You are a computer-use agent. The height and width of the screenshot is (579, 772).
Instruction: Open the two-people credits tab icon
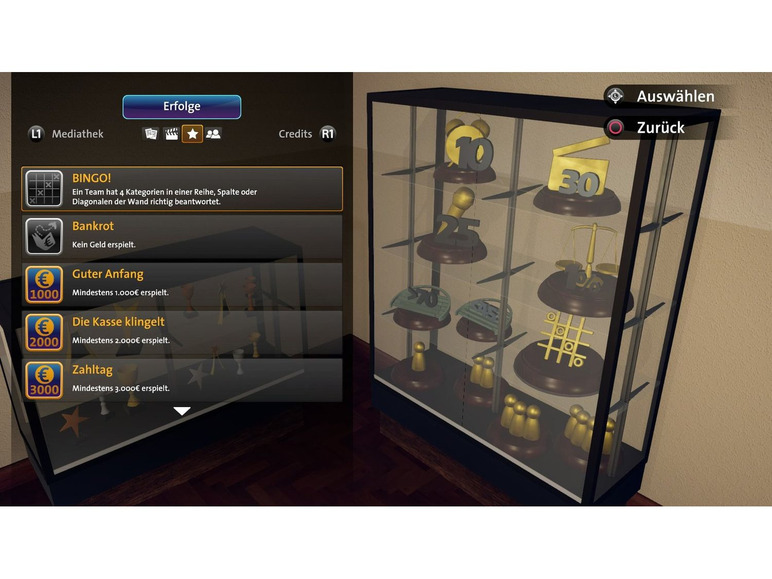coord(213,133)
